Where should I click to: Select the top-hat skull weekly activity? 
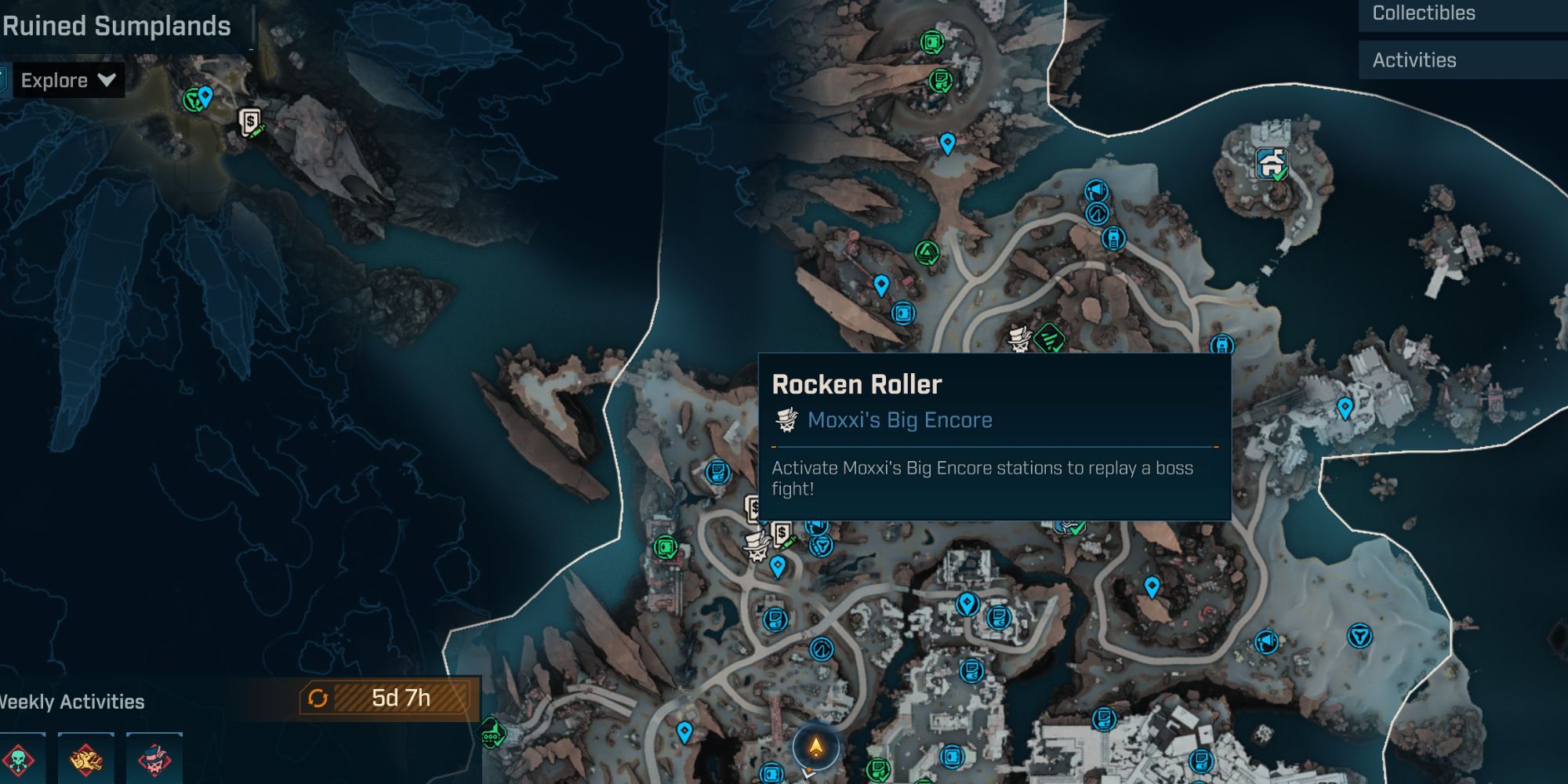(154, 759)
